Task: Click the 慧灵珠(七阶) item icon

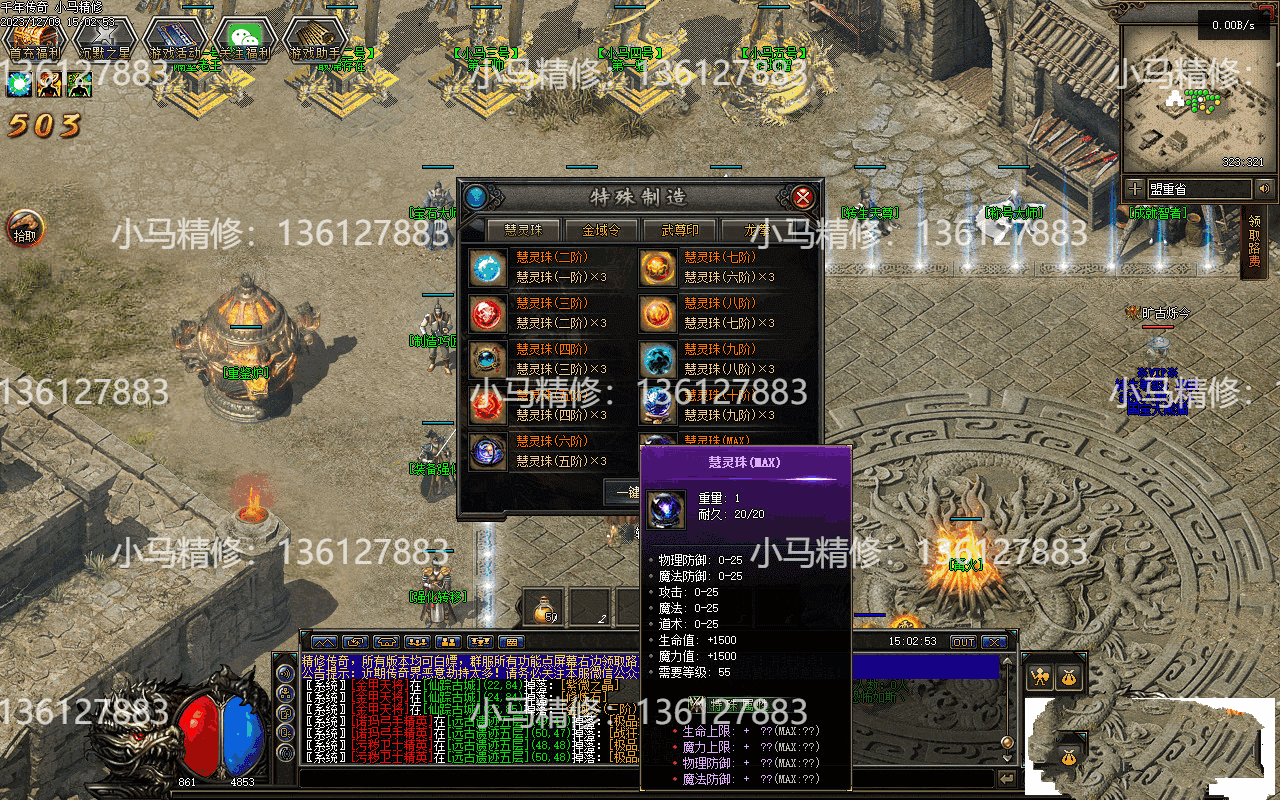Action: 657,268
